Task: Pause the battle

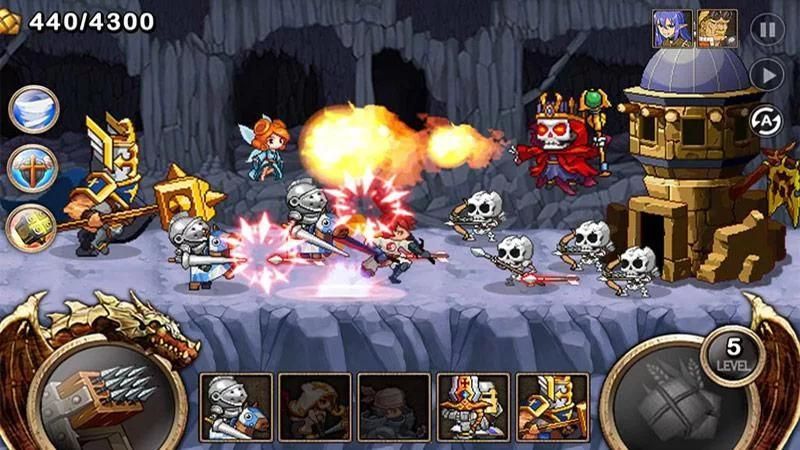Action: (767, 30)
